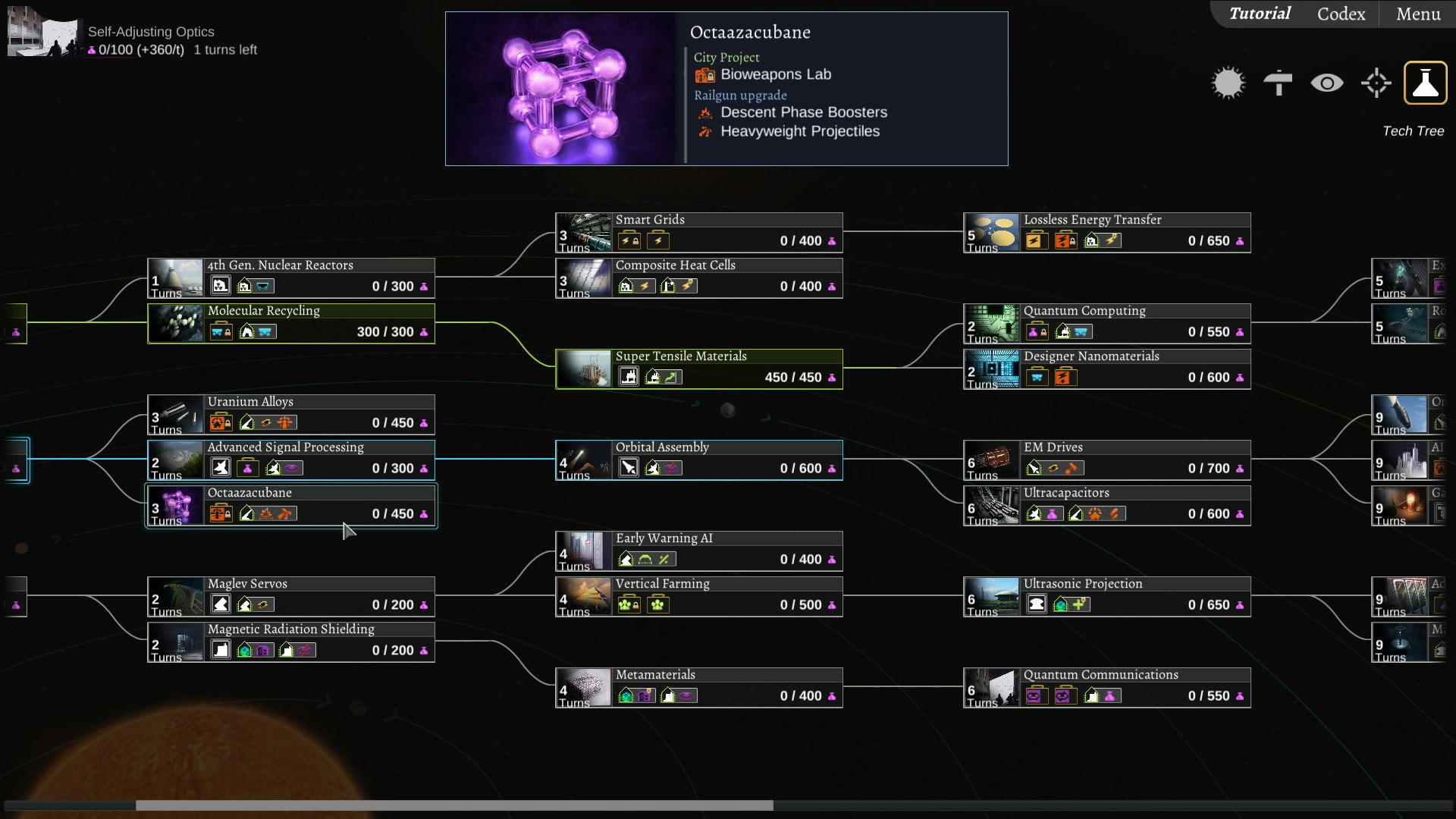1456x819 pixels.
Task: Click the eye view icon
Action: click(1326, 83)
